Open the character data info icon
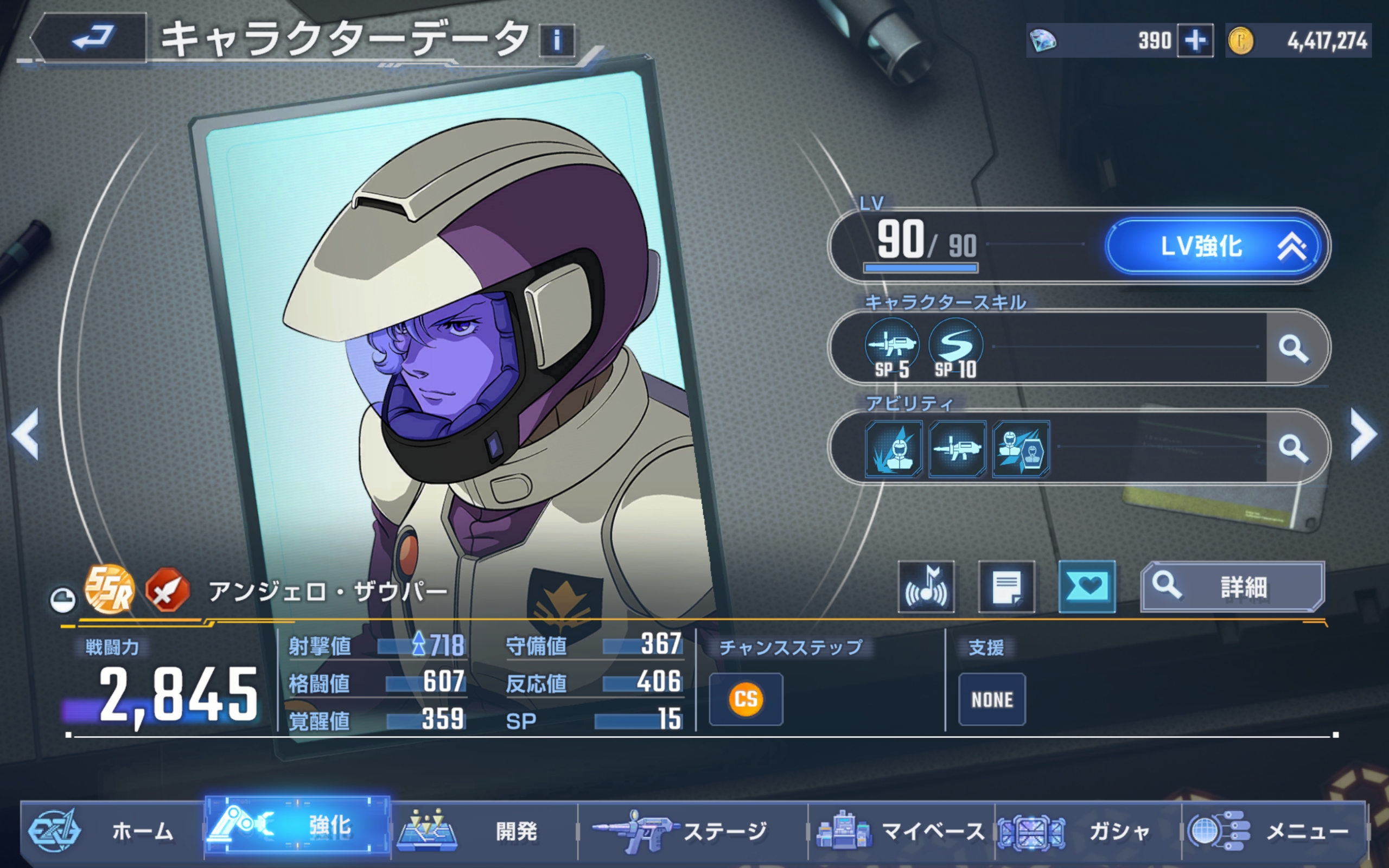1389x868 pixels. coord(556,41)
